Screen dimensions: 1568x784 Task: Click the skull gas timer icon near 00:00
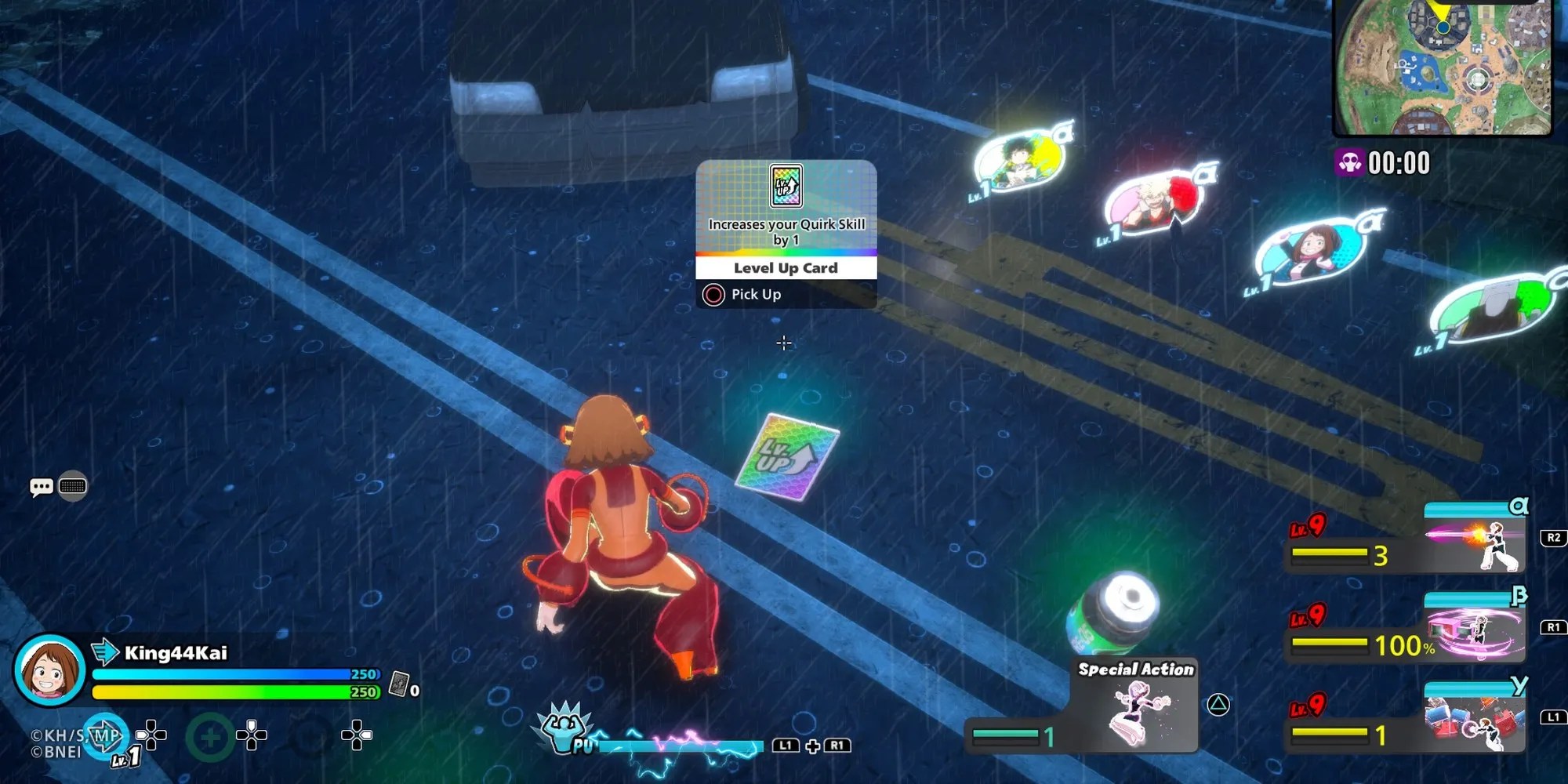pyautogui.click(x=1351, y=162)
